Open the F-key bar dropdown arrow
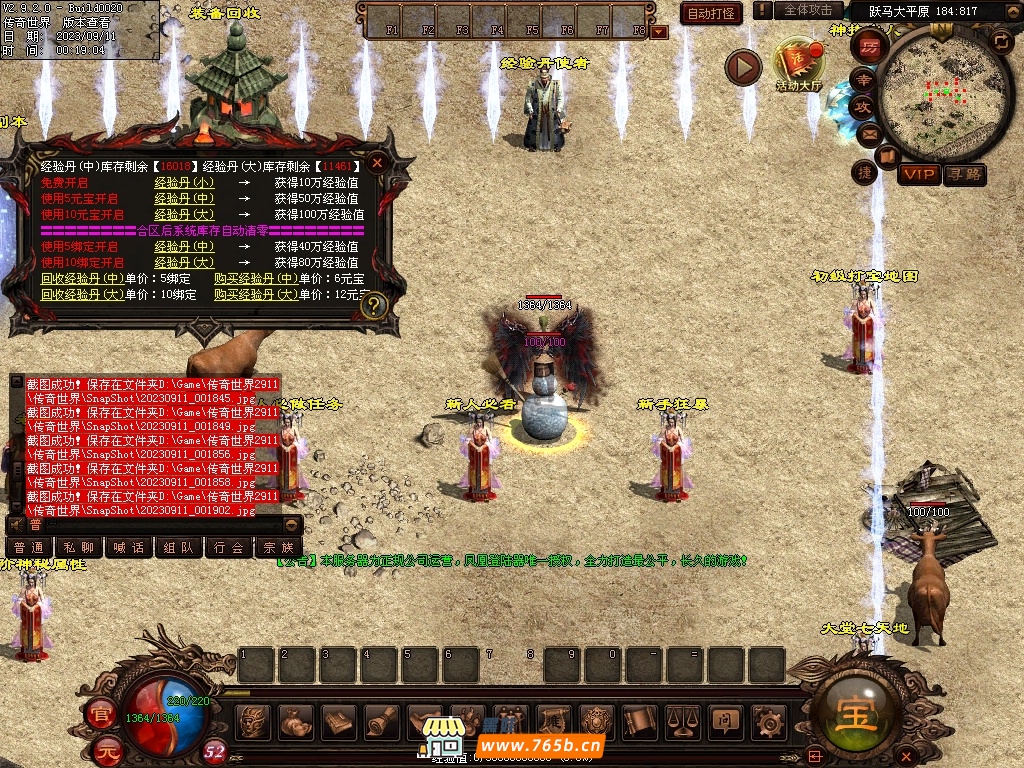This screenshot has height=768, width=1024. coord(658,32)
